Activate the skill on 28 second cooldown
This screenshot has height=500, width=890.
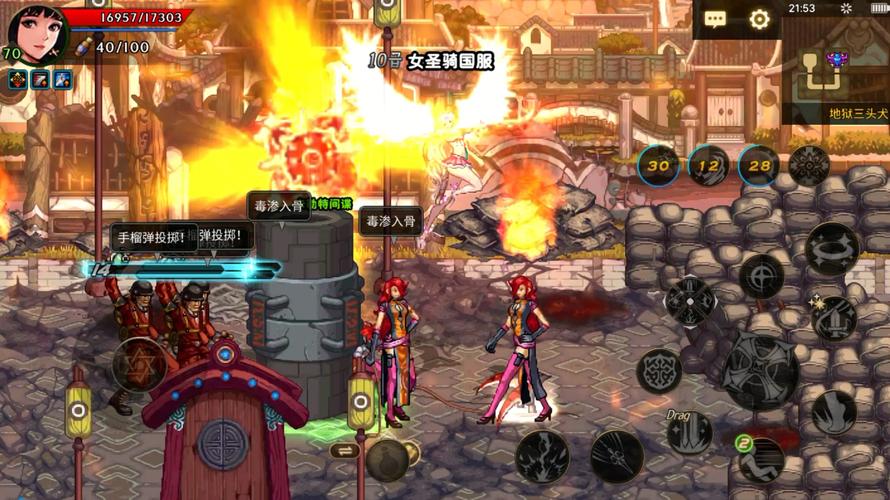tap(760, 166)
